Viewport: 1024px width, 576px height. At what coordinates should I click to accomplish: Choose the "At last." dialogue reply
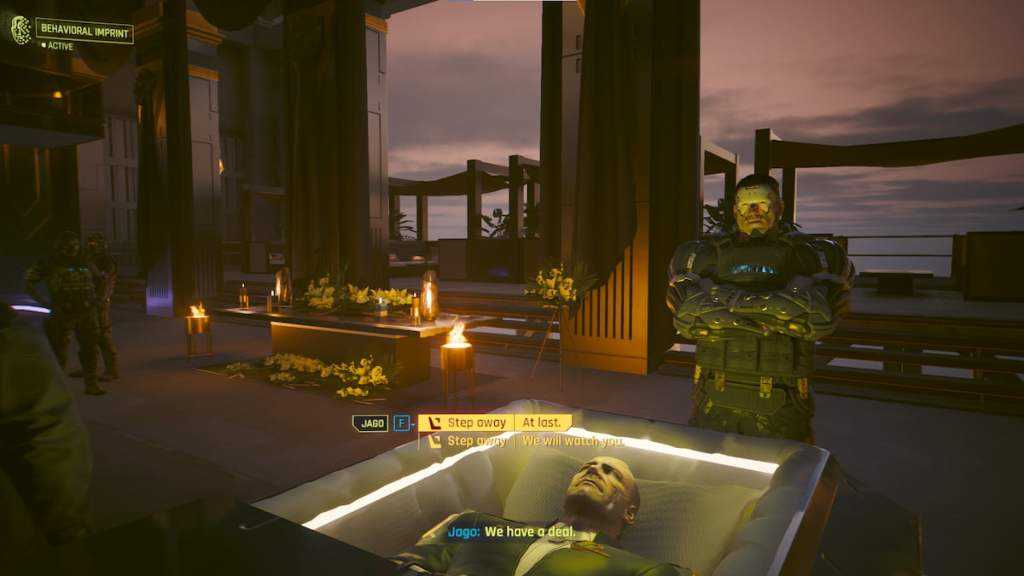click(545, 423)
